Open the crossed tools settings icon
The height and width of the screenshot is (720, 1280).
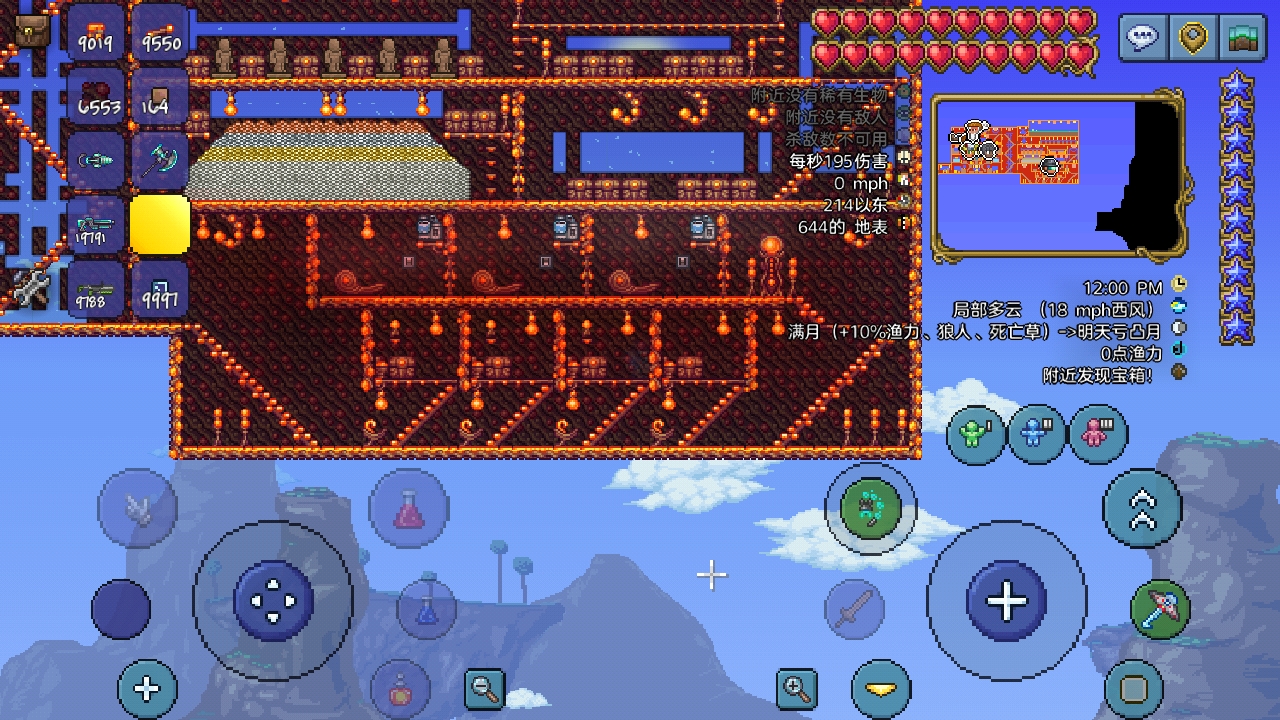[x=32, y=288]
